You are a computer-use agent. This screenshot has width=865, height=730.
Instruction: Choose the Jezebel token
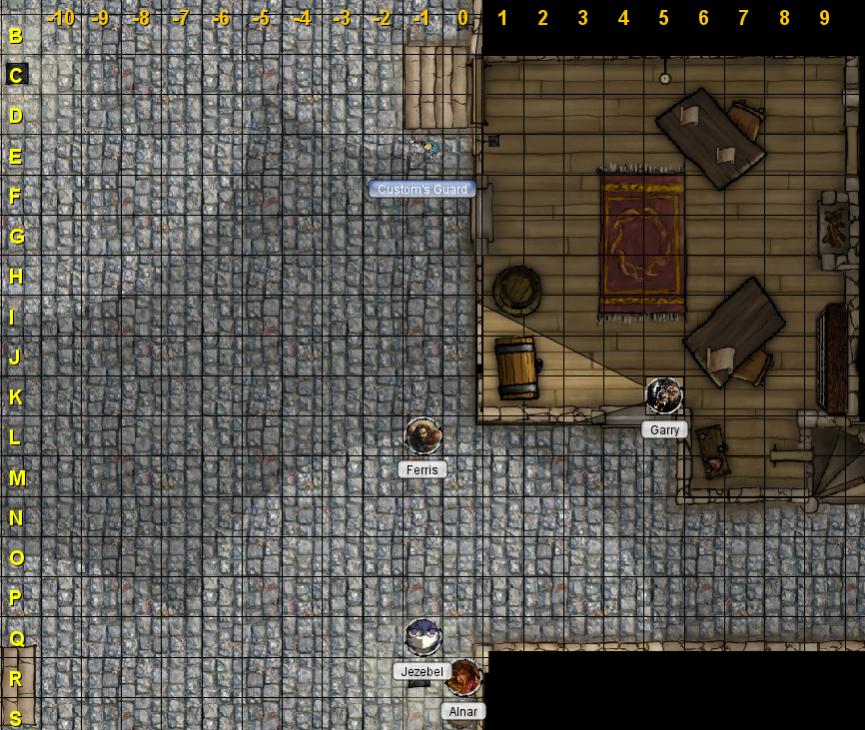pyautogui.click(x=423, y=637)
